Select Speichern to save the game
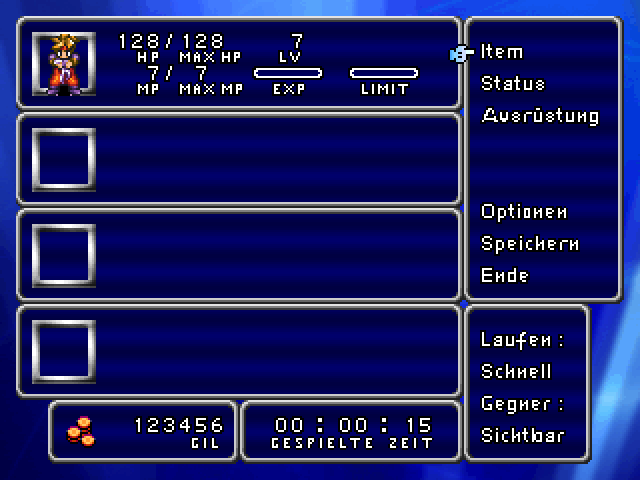Viewport: 640px width, 480px height. coord(530,244)
